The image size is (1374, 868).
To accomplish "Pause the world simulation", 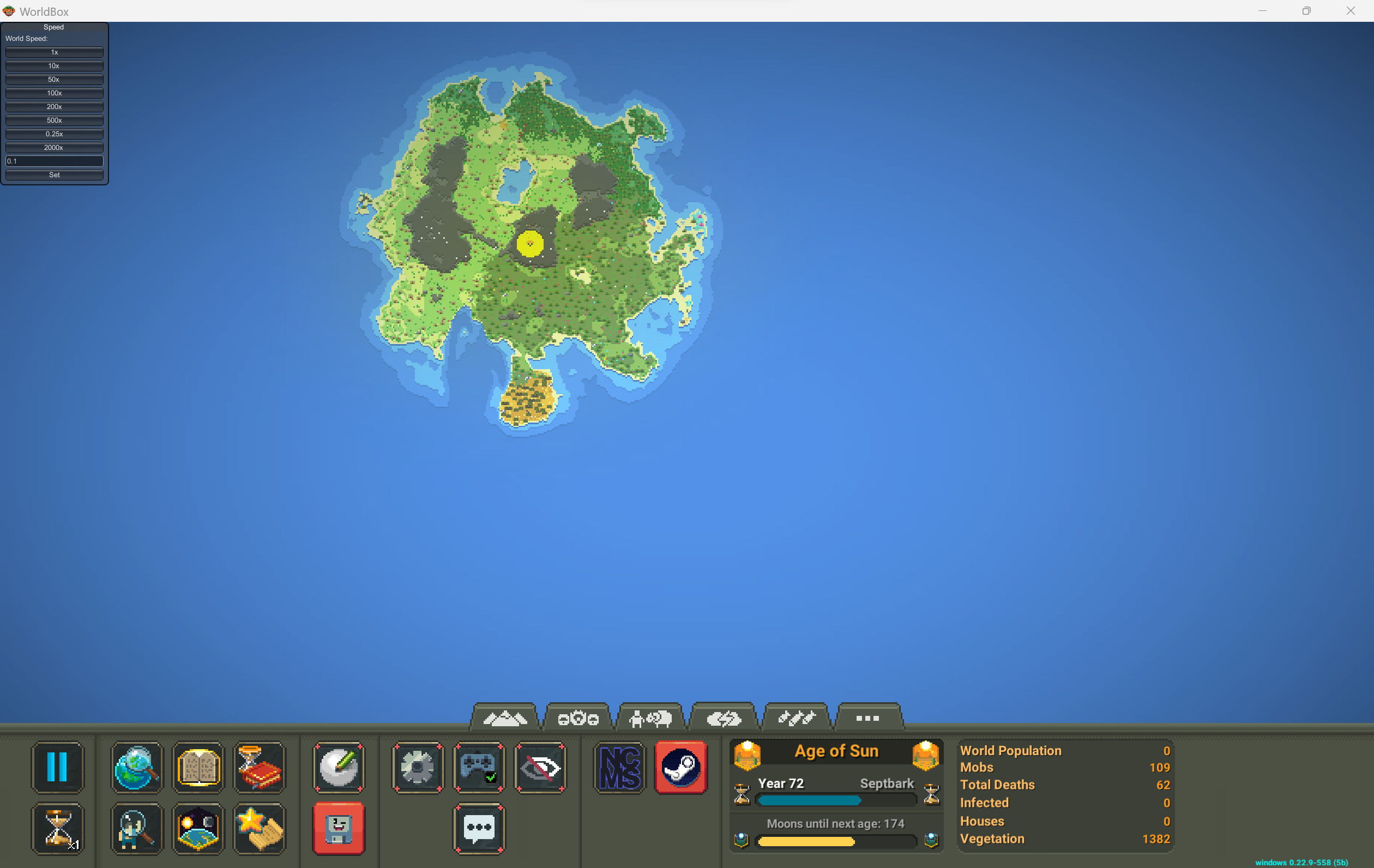I will coord(58,768).
